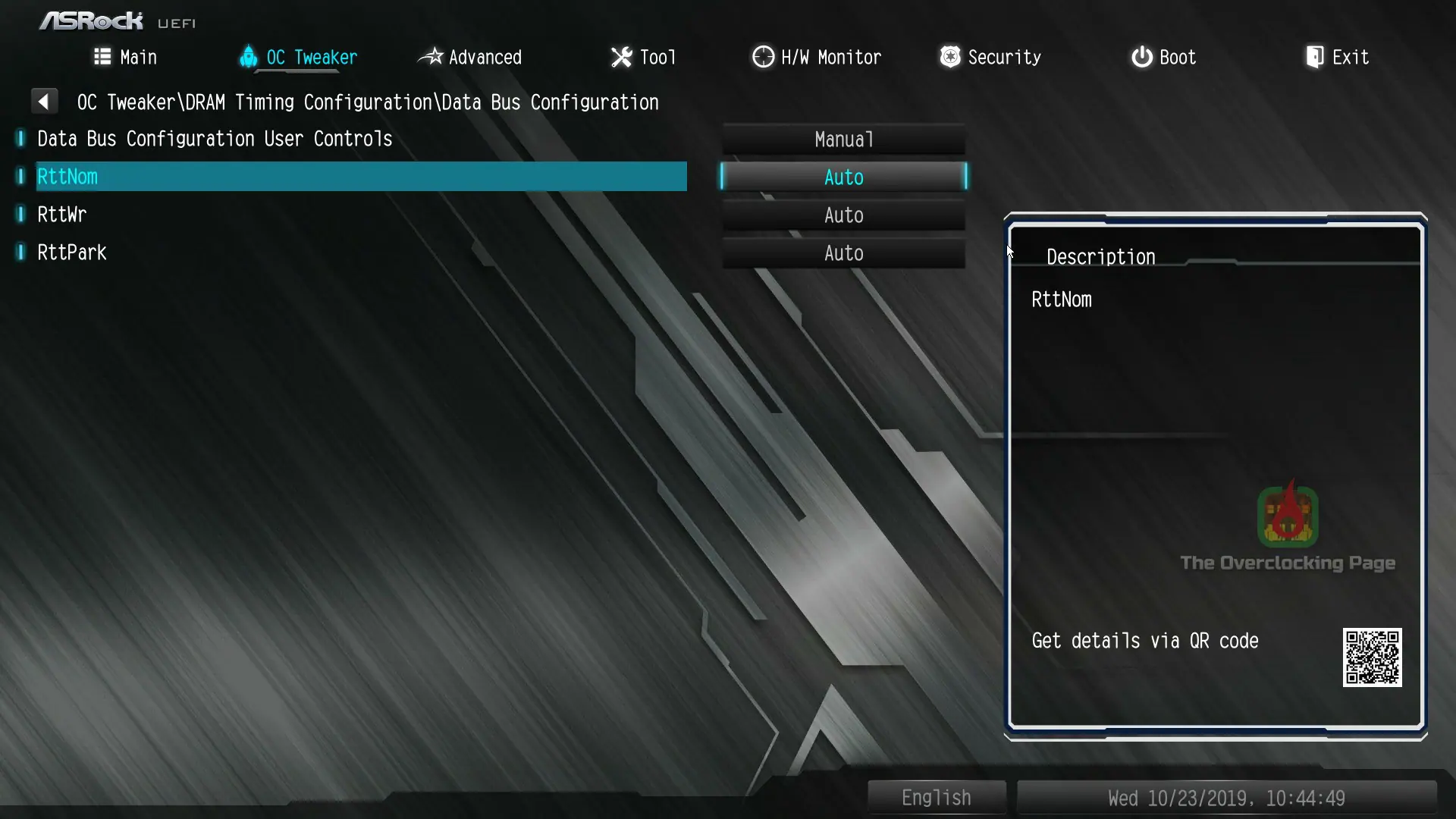The height and width of the screenshot is (819, 1456).
Task: Open the RttPark Auto dropdown
Action: click(843, 253)
